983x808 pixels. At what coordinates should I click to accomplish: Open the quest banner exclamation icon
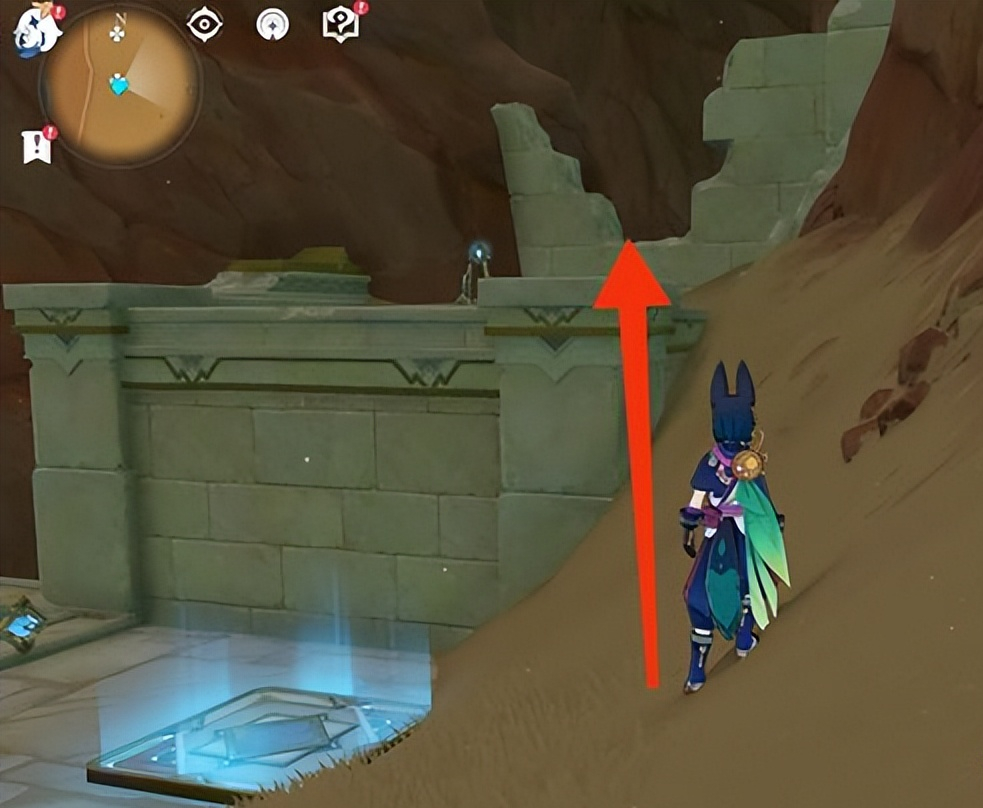click(x=37, y=147)
